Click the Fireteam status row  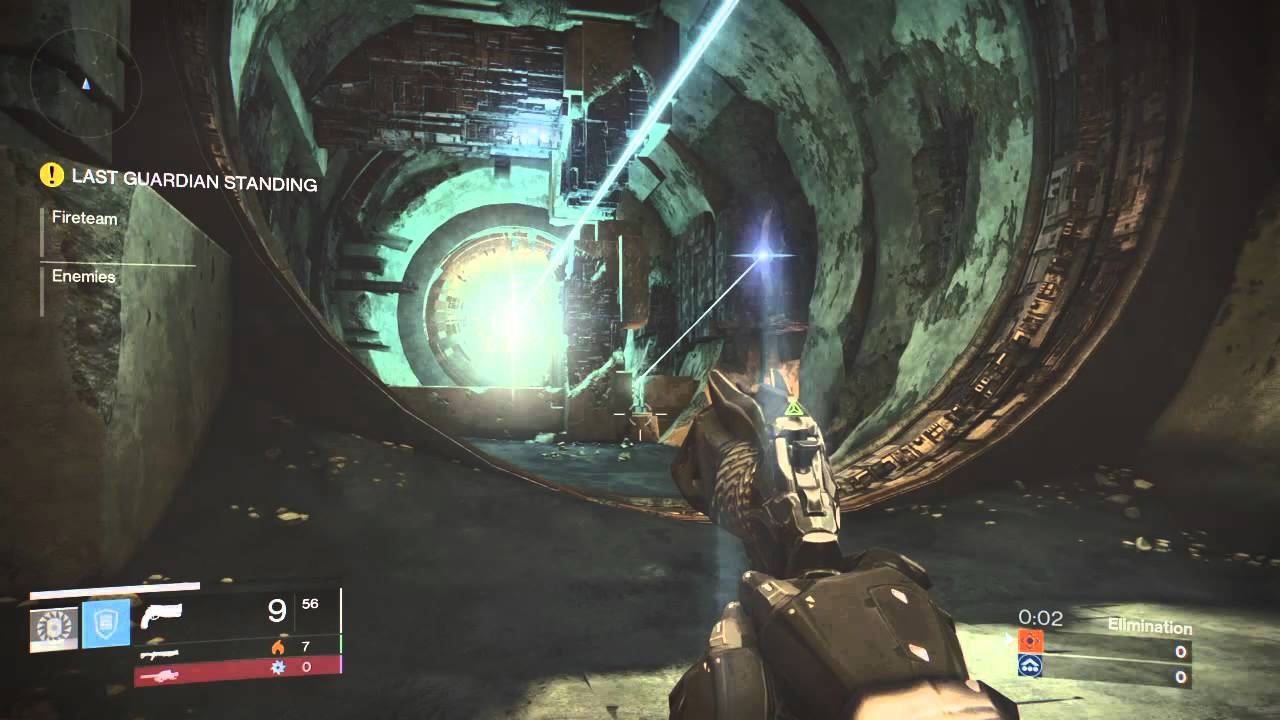coord(85,218)
